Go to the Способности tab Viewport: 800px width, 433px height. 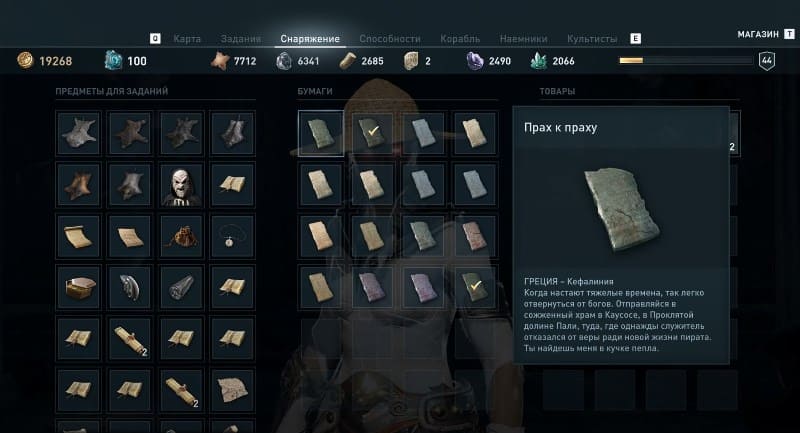[389, 39]
